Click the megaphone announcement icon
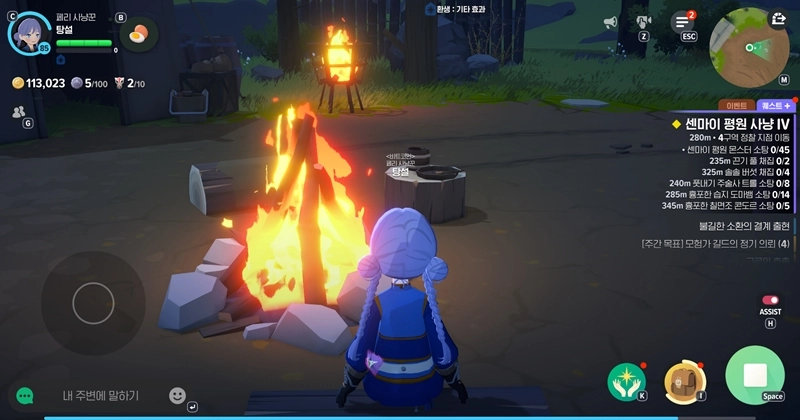The image size is (800, 420). pyautogui.click(x=611, y=22)
